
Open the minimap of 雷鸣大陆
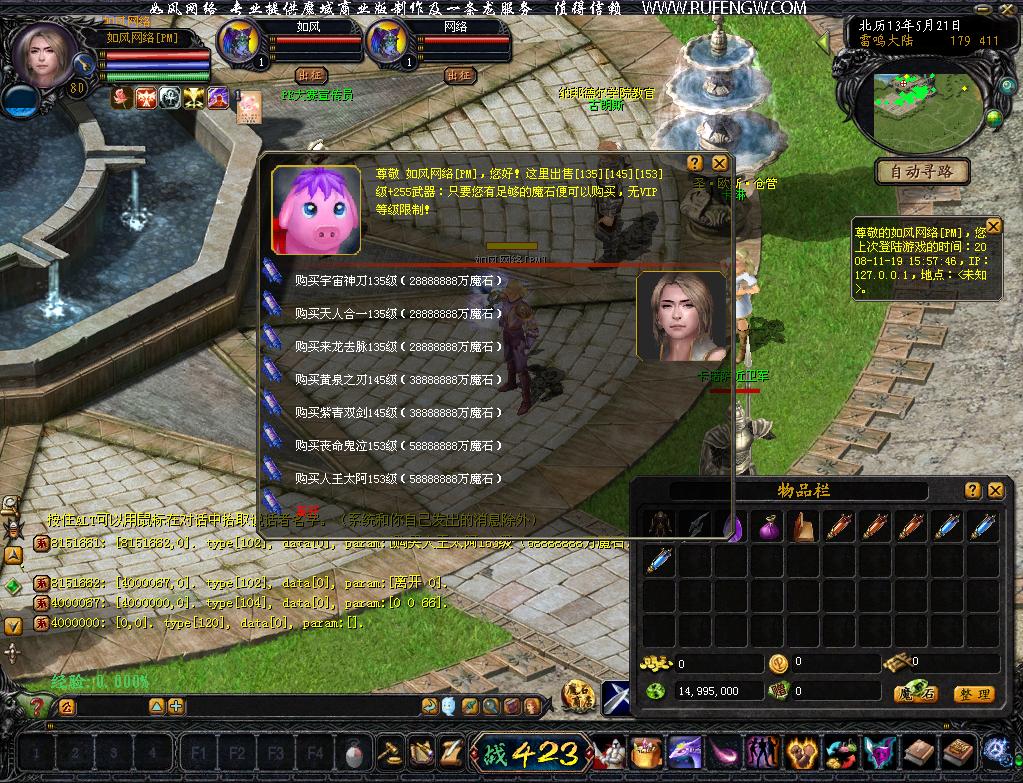922,108
